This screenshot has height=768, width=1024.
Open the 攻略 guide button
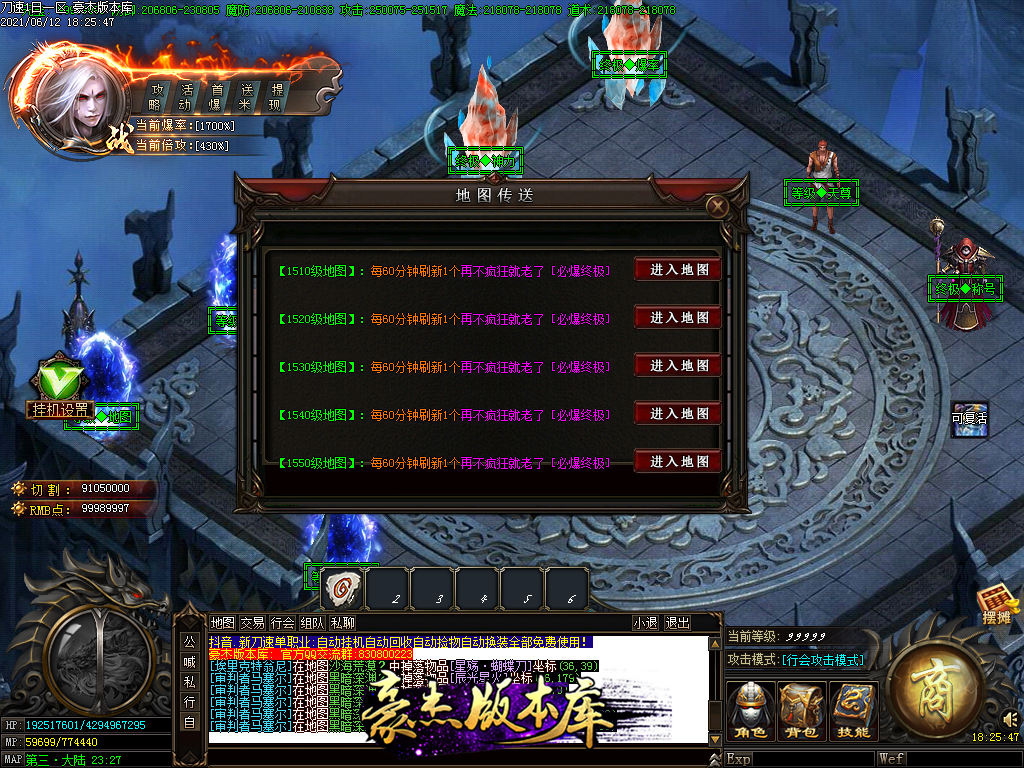155,96
